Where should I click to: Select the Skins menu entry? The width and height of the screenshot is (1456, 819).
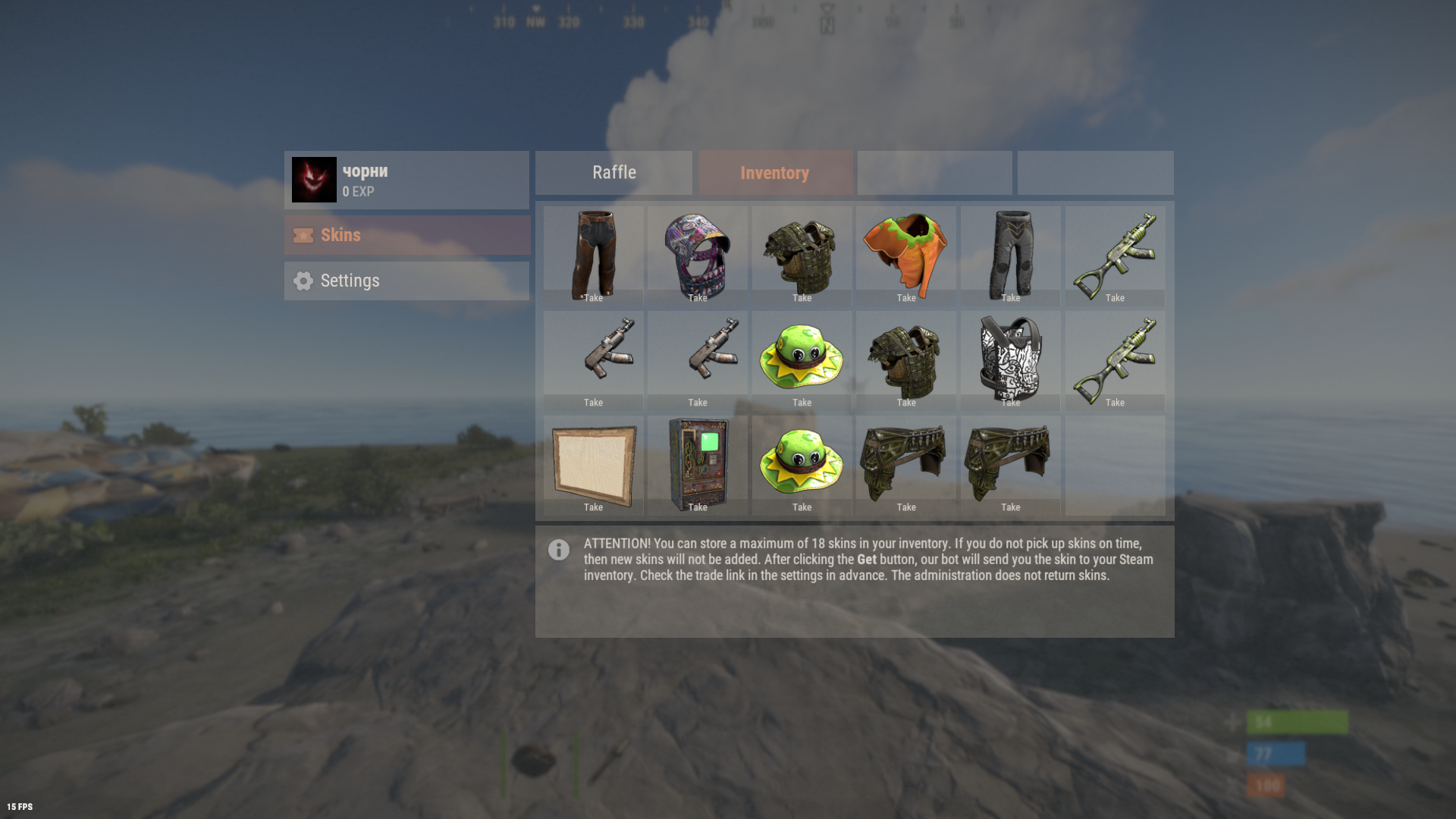coord(406,235)
